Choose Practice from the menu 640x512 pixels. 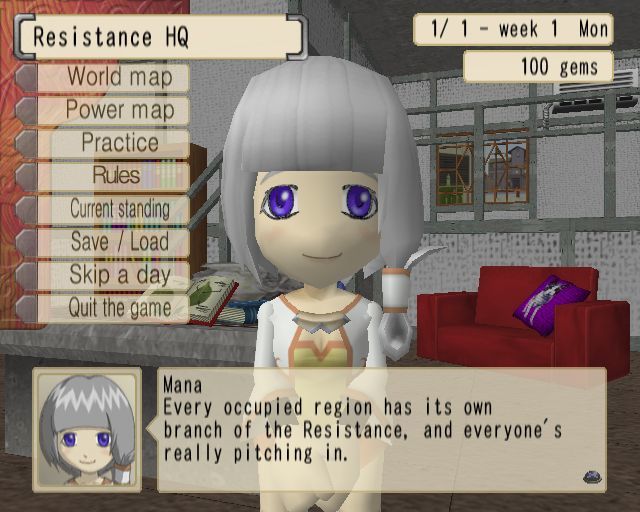(x=119, y=143)
